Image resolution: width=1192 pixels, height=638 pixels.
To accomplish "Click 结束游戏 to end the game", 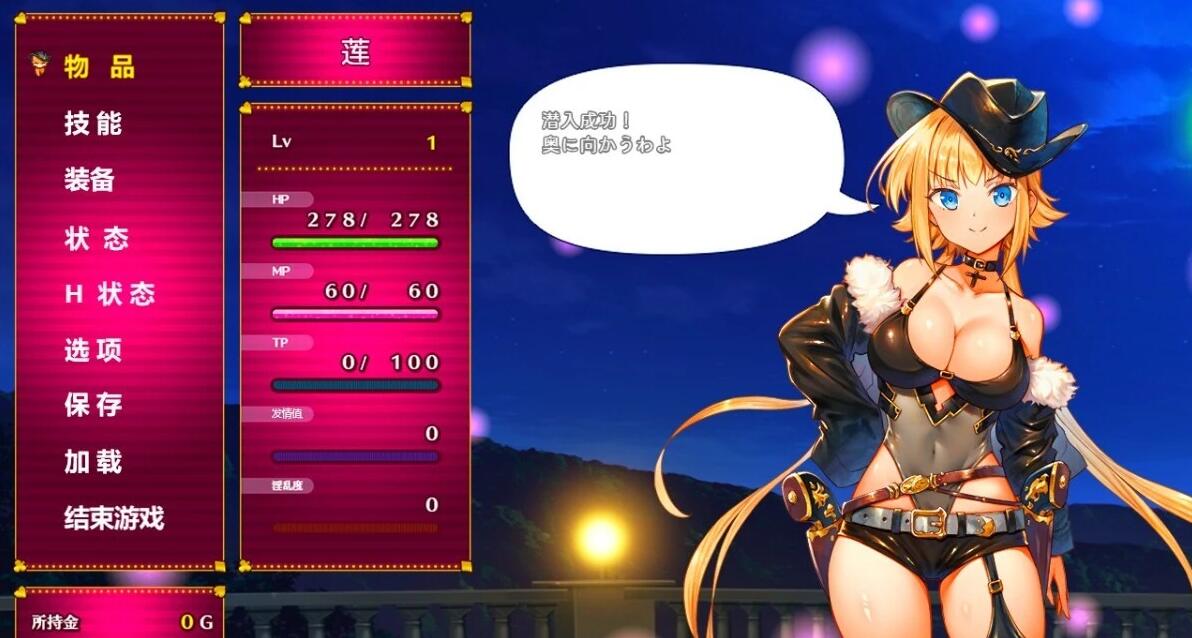I will [113, 518].
